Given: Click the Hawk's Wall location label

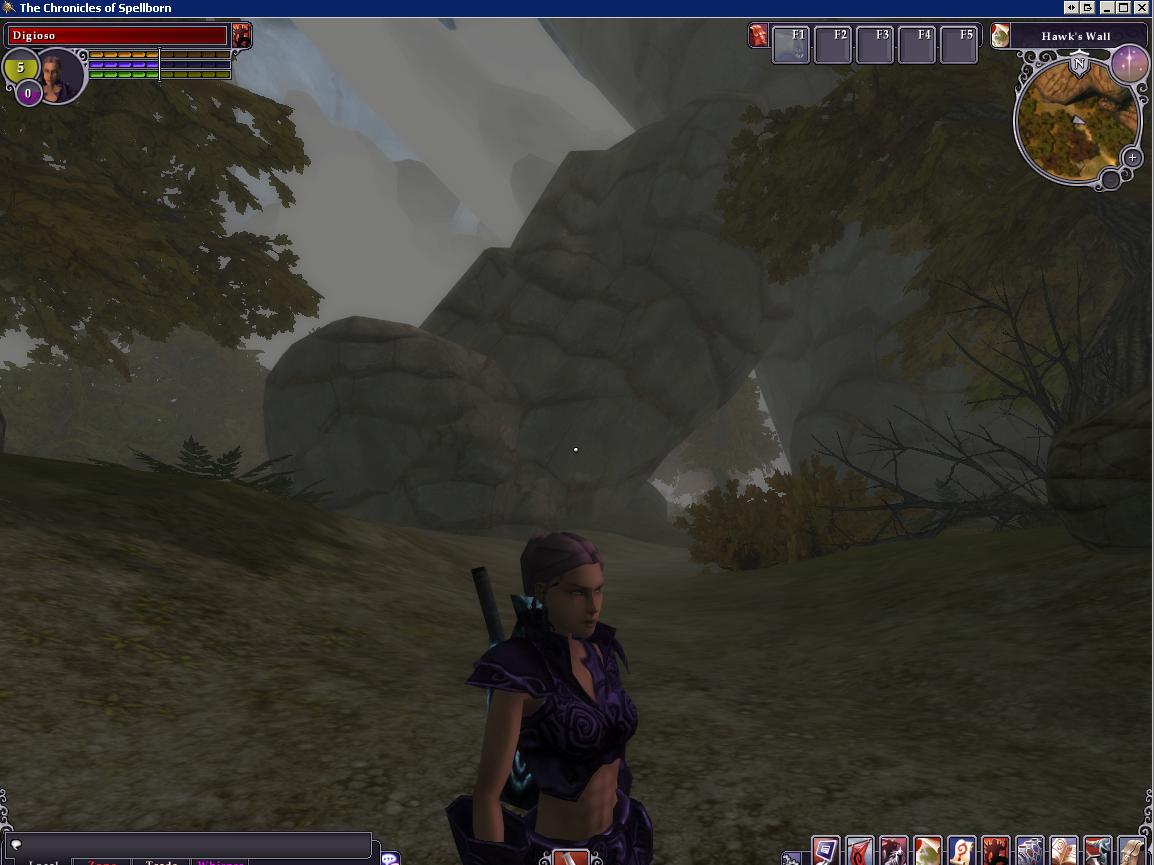Looking at the screenshot, I should pyautogui.click(x=1075, y=37).
